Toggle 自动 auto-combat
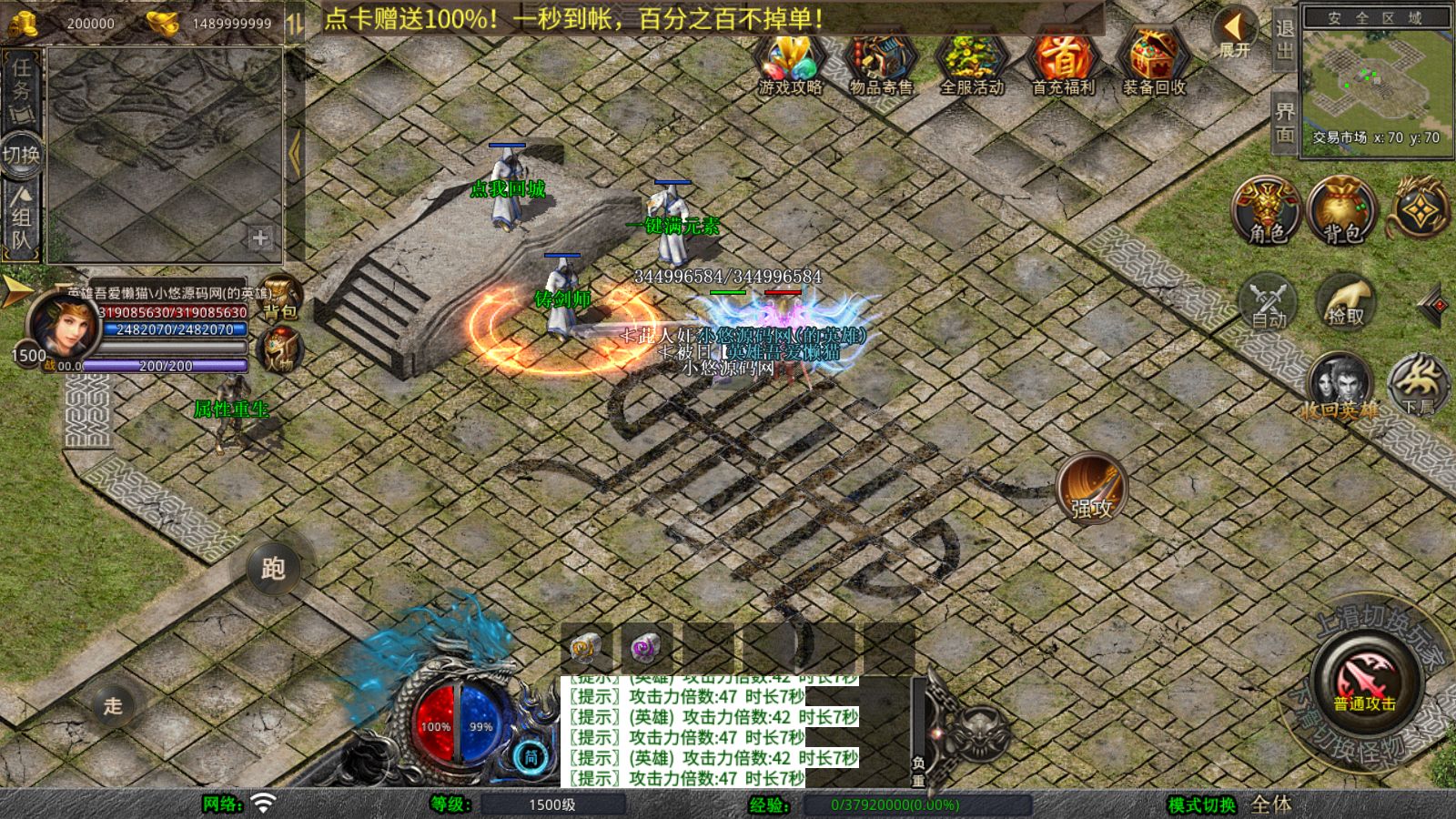Image resolution: width=1456 pixels, height=819 pixels. point(1269,302)
